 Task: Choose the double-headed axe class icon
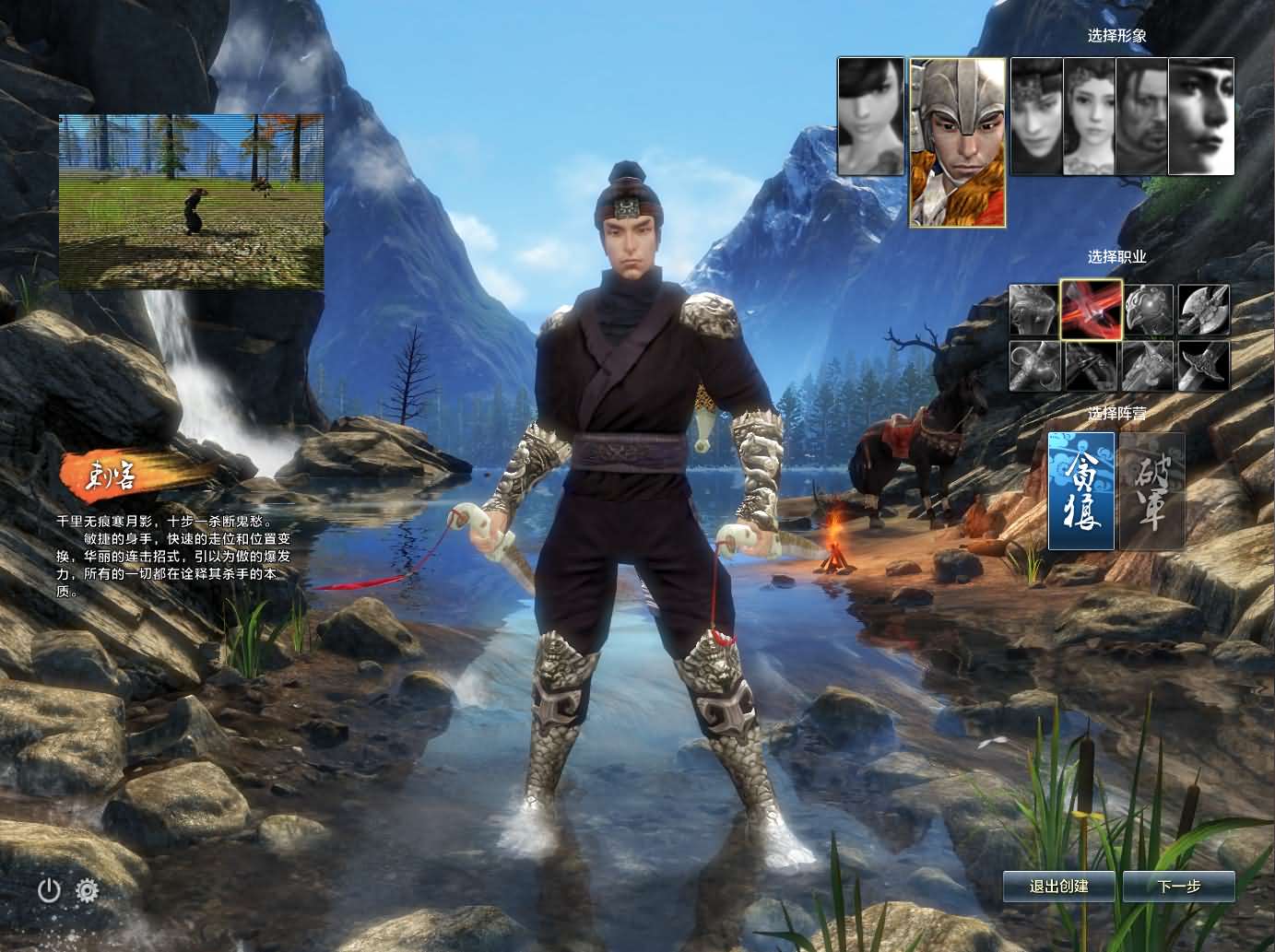[x=1204, y=311]
